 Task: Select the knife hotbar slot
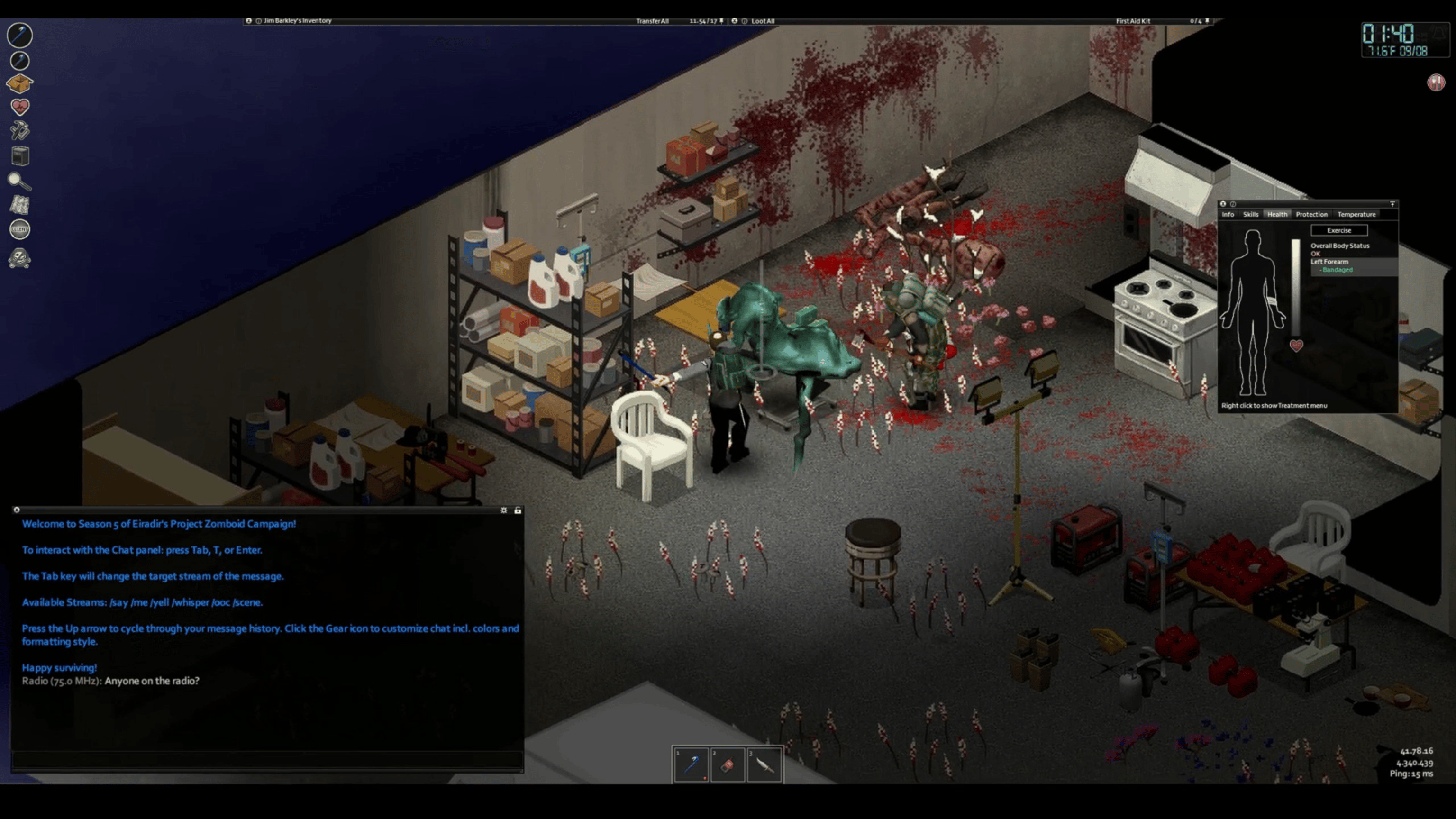(x=764, y=765)
